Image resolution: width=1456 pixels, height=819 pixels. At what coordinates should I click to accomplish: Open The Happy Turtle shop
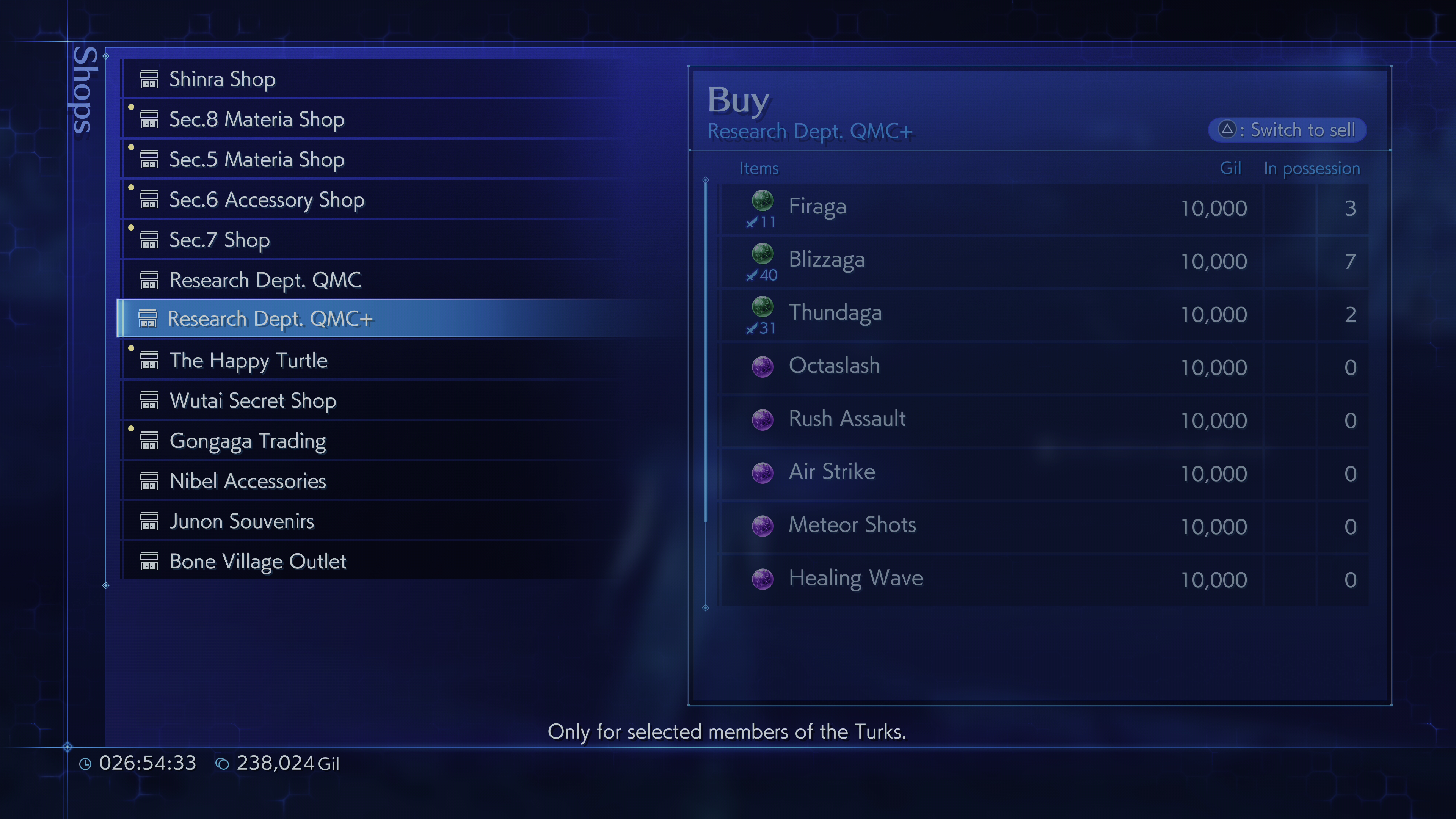point(248,360)
